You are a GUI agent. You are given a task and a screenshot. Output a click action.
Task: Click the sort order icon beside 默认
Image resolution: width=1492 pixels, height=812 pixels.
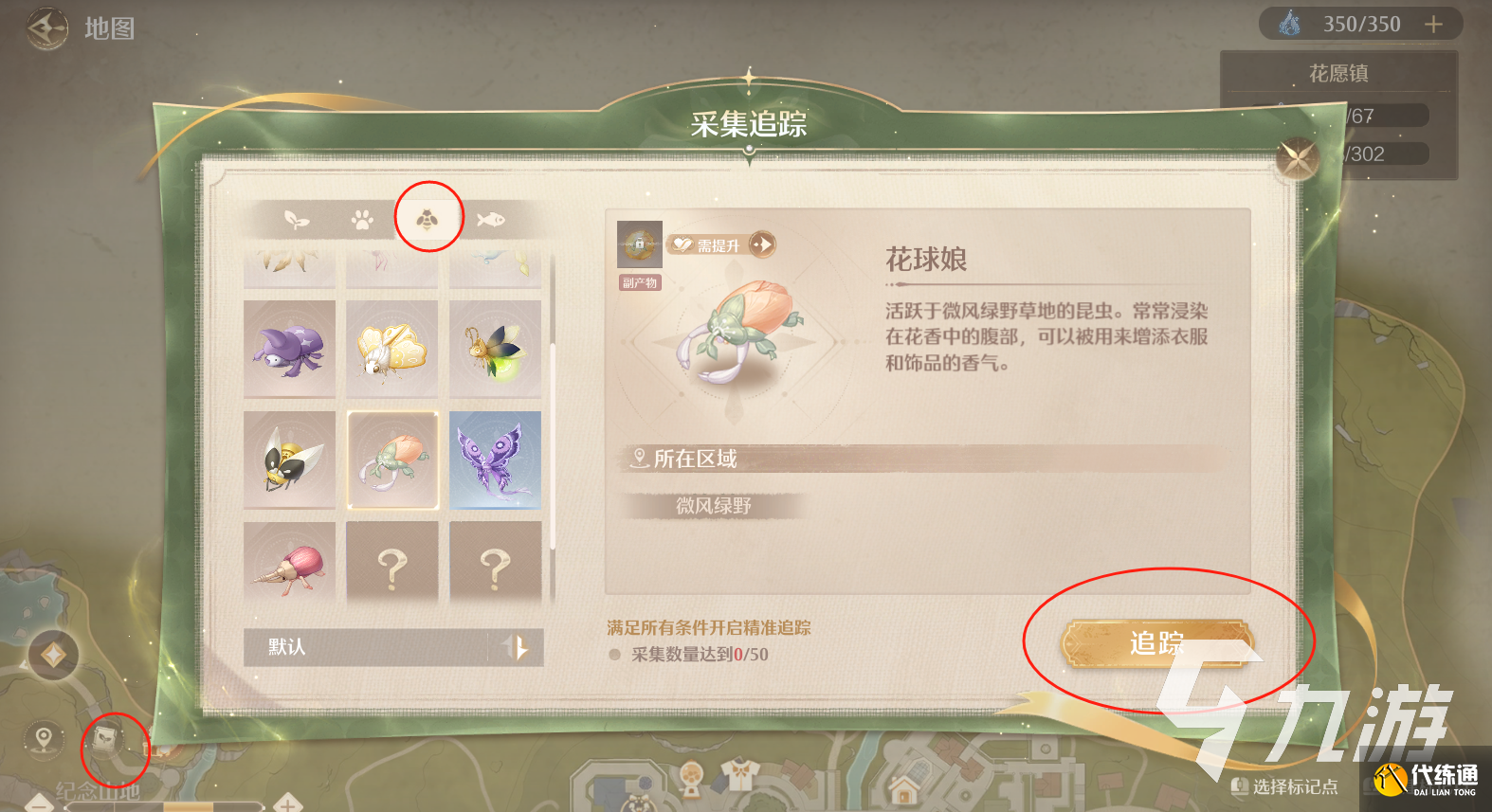[x=517, y=648]
